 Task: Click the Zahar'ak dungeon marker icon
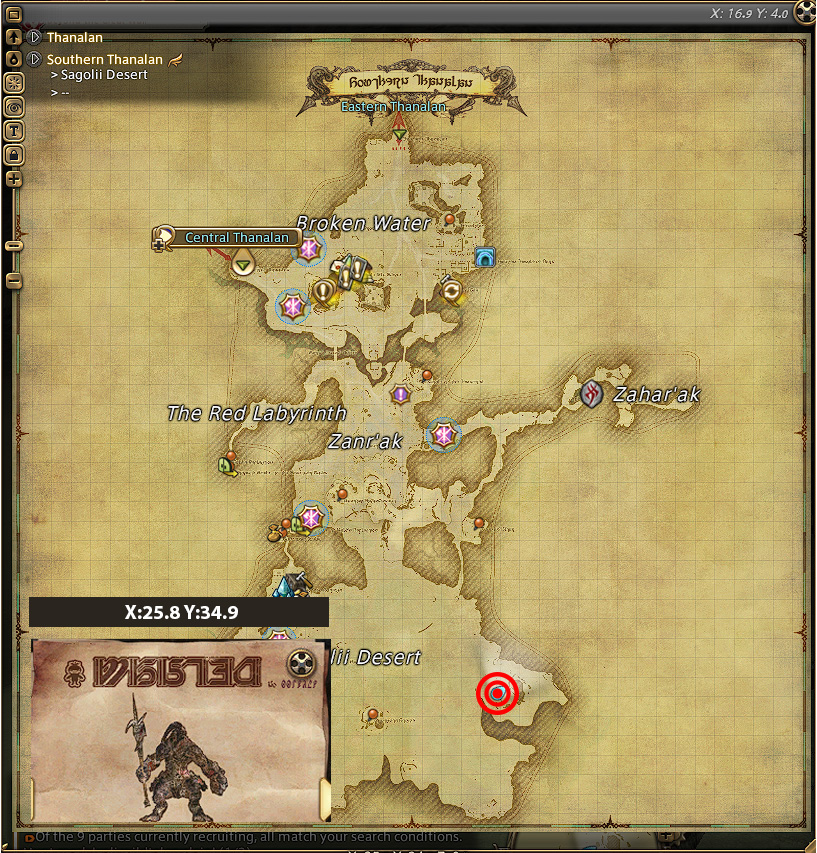(x=592, y=393)
